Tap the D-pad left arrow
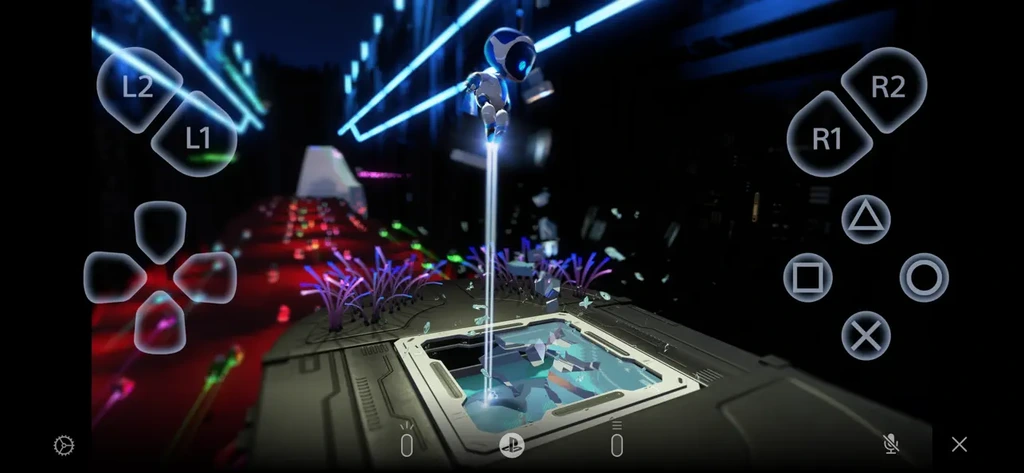1024x473 pixels. 113,277
